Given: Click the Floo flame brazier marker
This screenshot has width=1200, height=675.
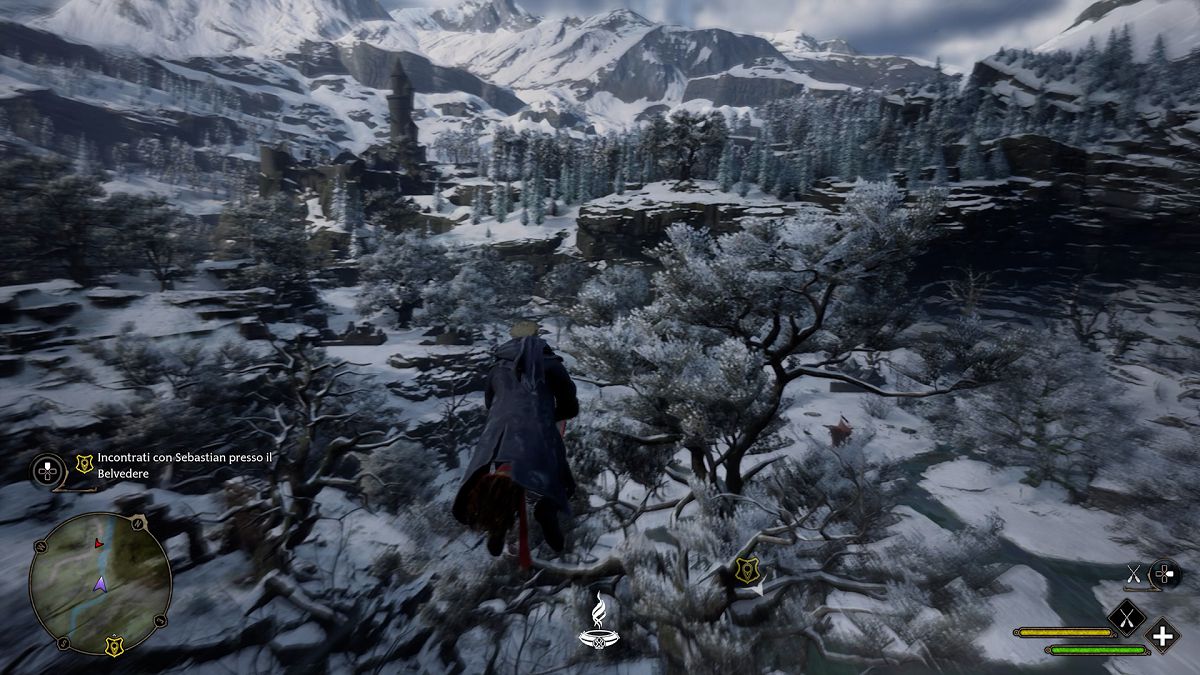Looking at the screenshot, I should click(597, 620).
